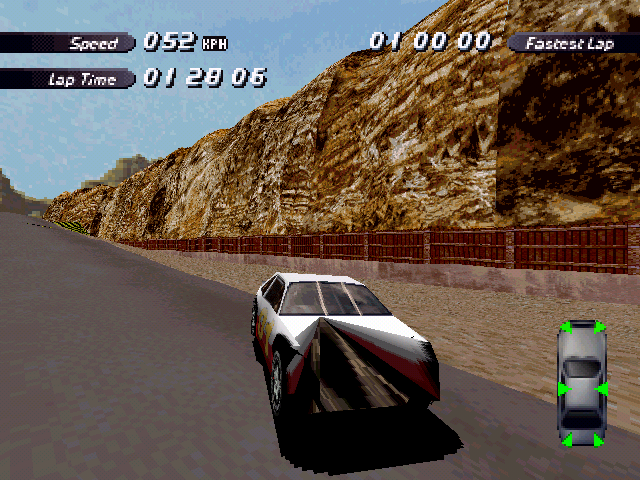Click the car damage indicator icon

(x=582, y=384)
